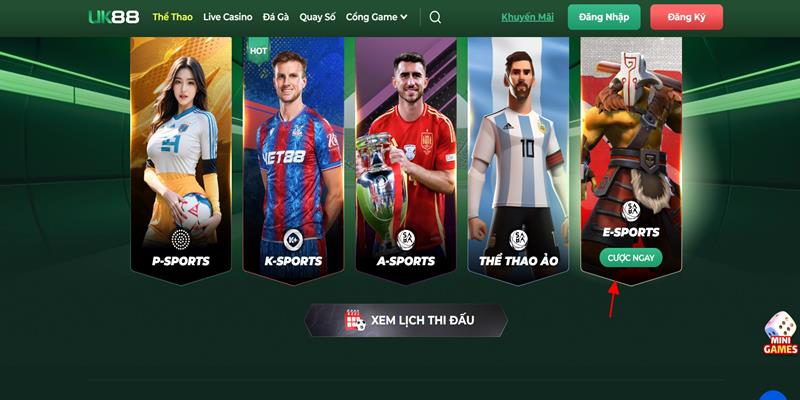Open the Thể Thao section
The width and height of the screenshot is (800, 400).
click(x=173, y=17)
